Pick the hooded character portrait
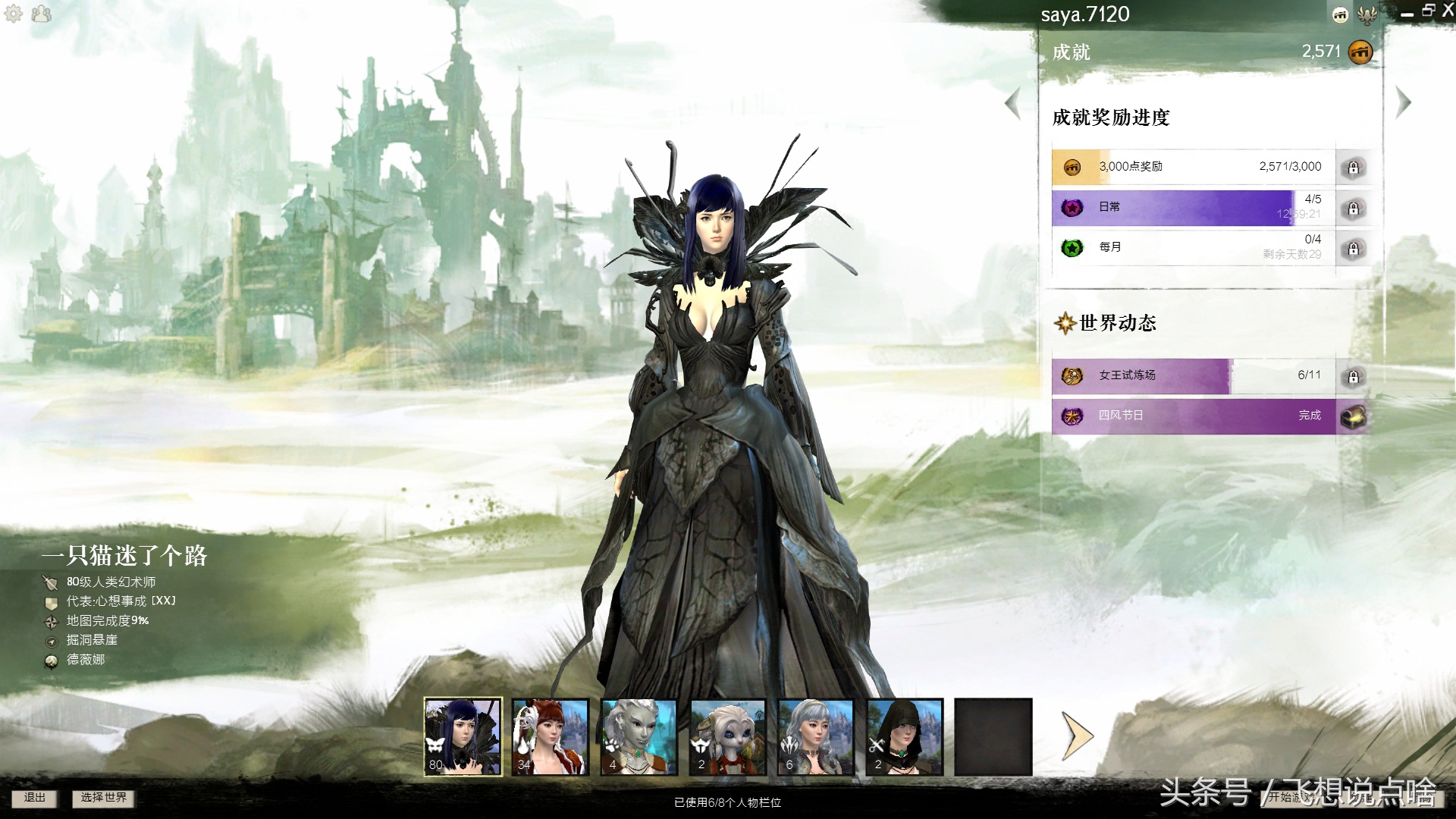 click(905, 736)
